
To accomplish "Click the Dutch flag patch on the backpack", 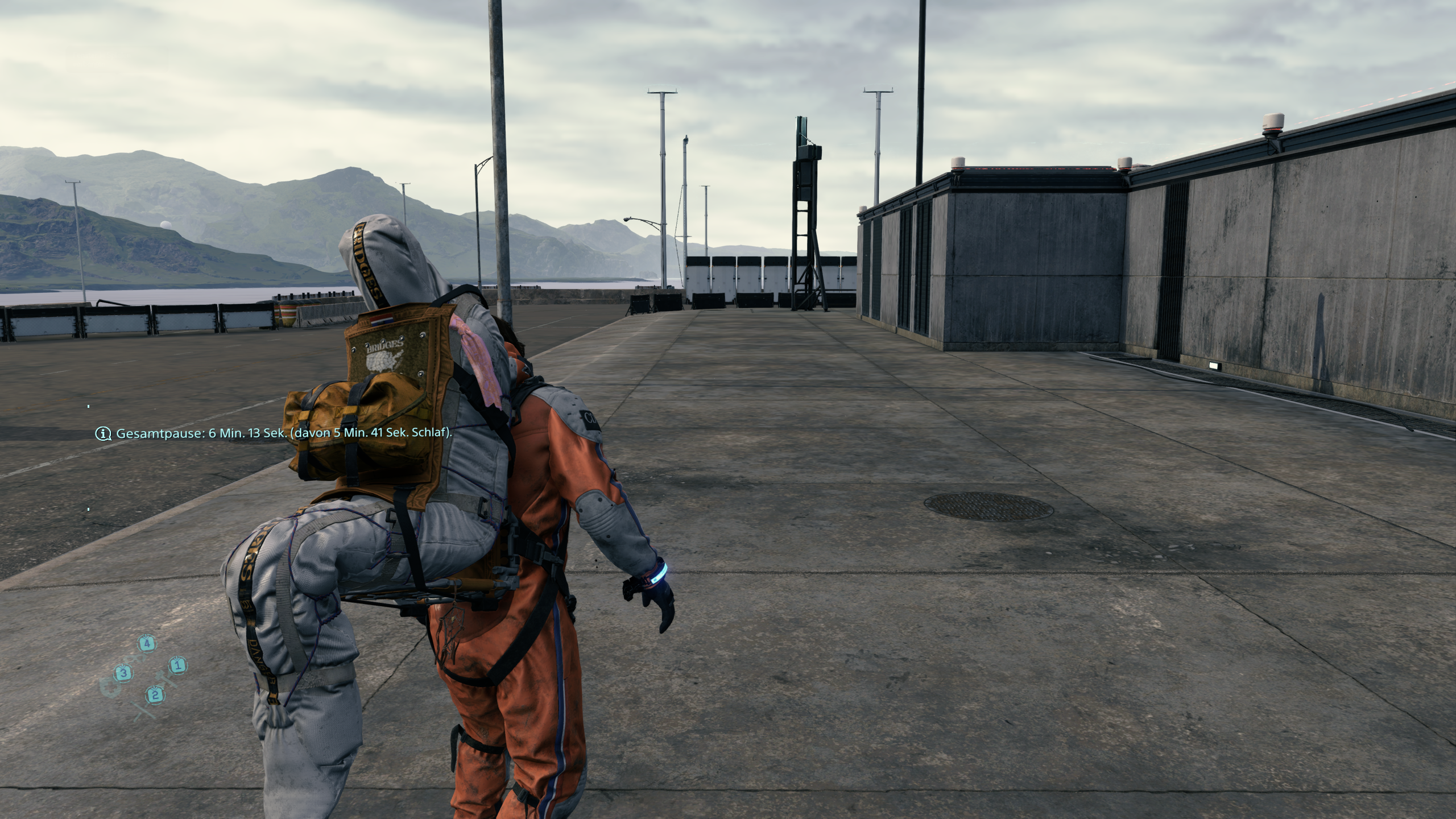I will [x=383, y=321].
